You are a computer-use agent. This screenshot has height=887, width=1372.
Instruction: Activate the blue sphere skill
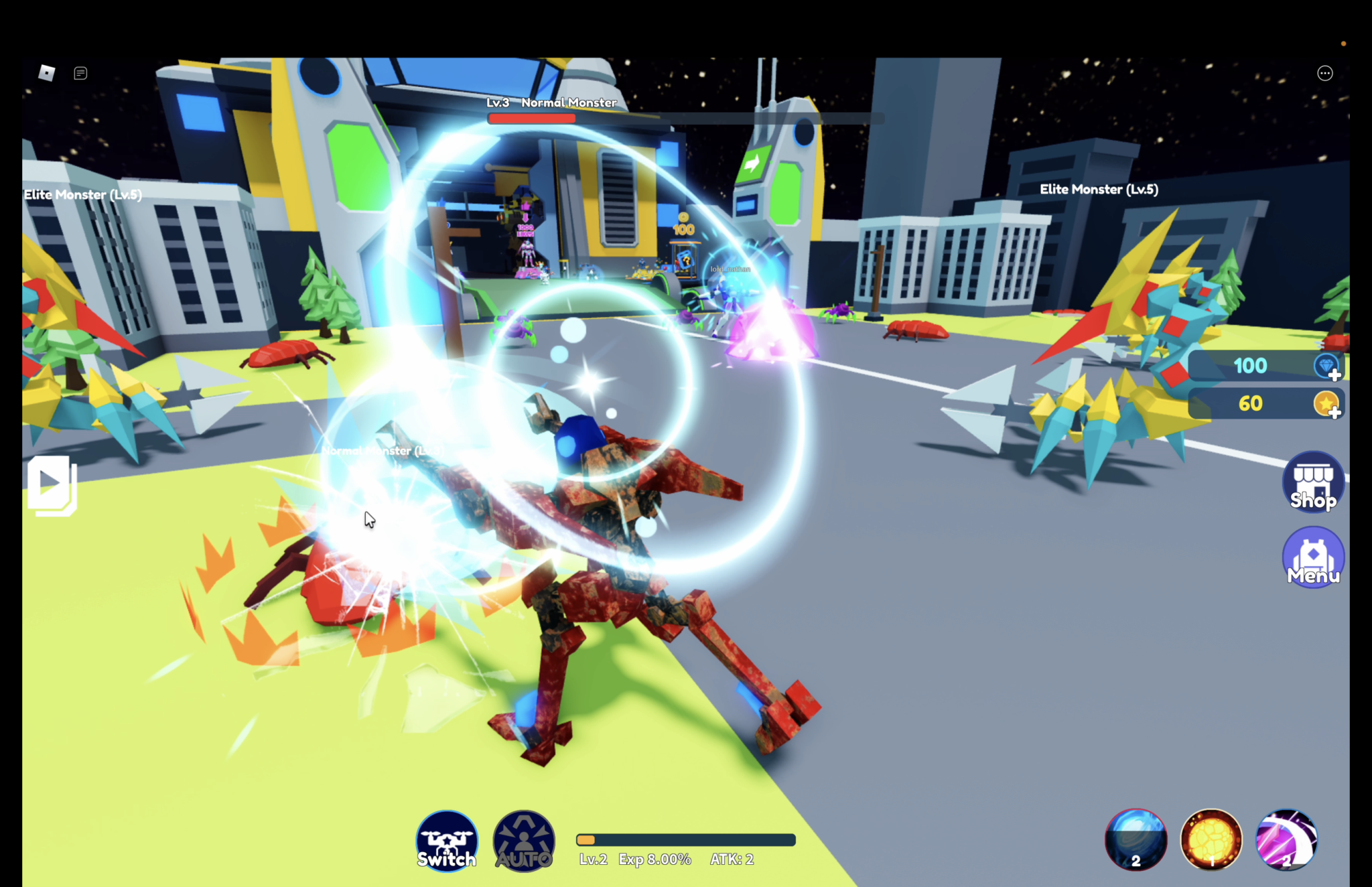pos(1137,839)
